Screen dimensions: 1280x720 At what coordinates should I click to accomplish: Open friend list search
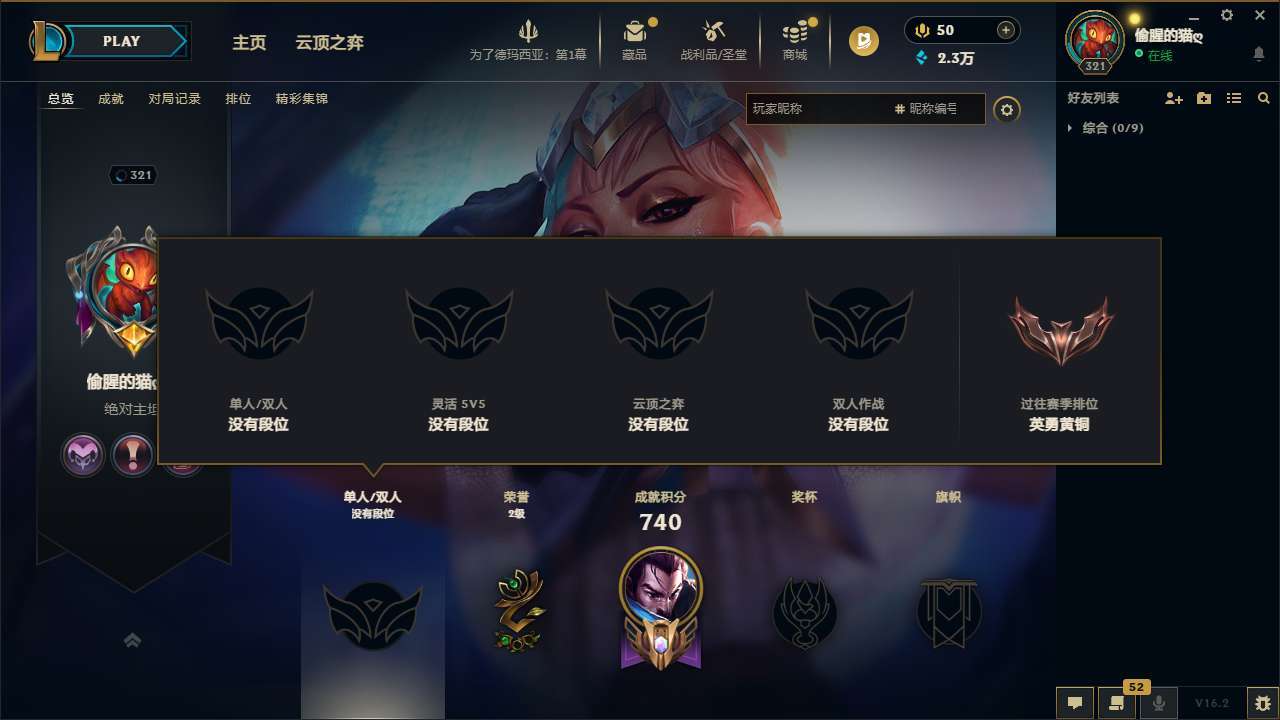[x=1263, y=98]
